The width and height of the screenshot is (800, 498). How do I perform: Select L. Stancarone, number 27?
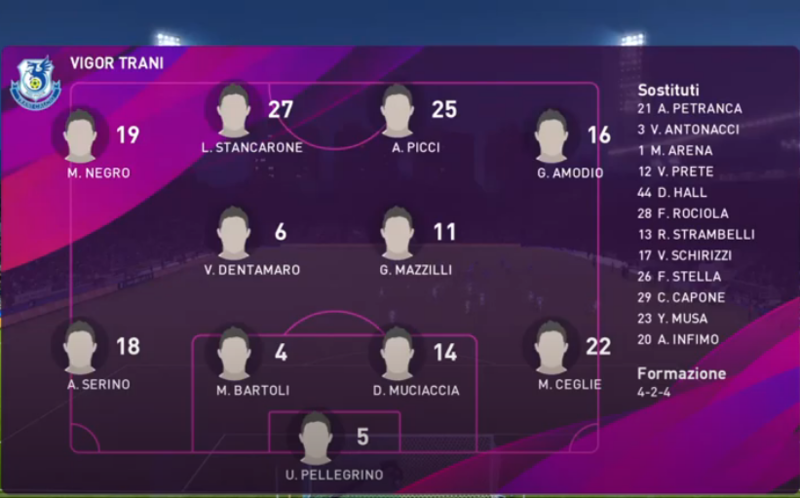coord(234,111)
